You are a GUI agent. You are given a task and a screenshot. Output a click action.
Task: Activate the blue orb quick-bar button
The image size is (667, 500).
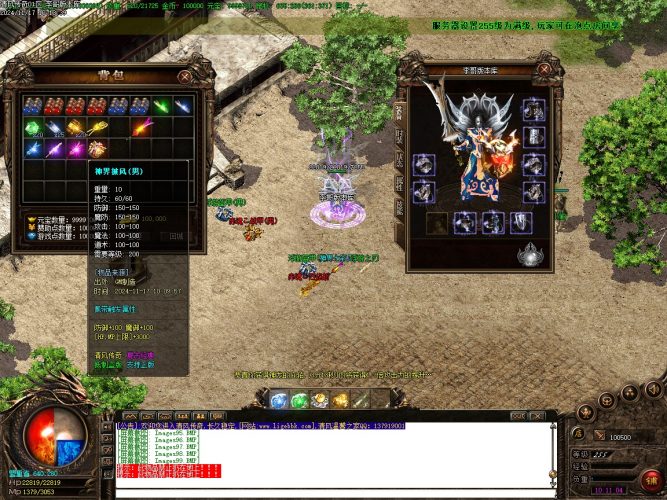(x=277, y=400)
